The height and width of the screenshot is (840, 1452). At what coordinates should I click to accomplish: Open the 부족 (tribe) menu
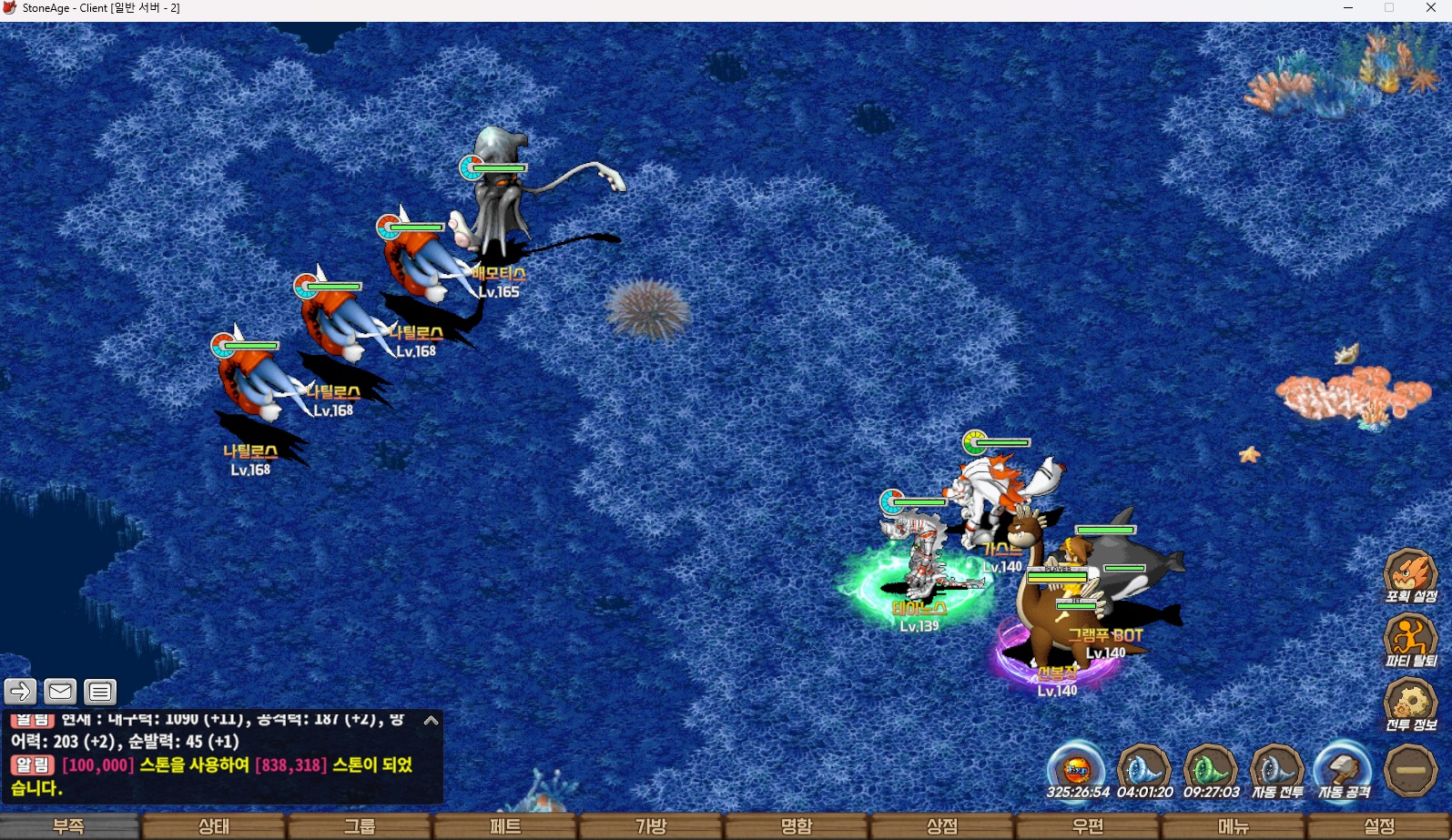click(69, 826)
